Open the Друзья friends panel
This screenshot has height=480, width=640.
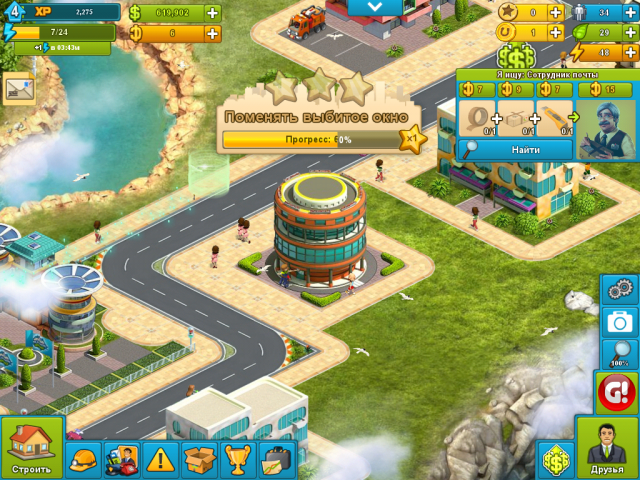(607, 449)
